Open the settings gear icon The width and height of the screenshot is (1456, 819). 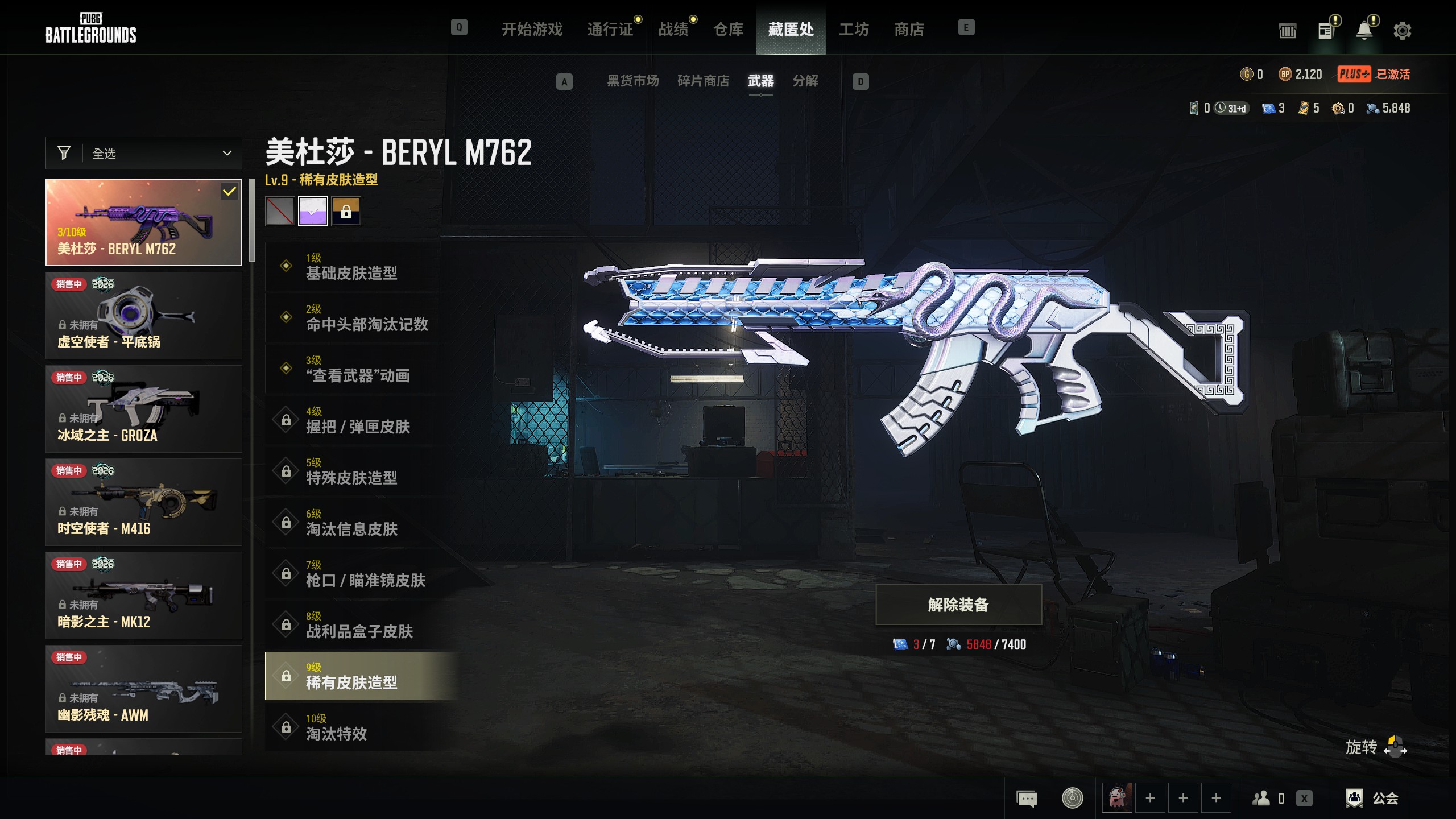[1402, 31]
